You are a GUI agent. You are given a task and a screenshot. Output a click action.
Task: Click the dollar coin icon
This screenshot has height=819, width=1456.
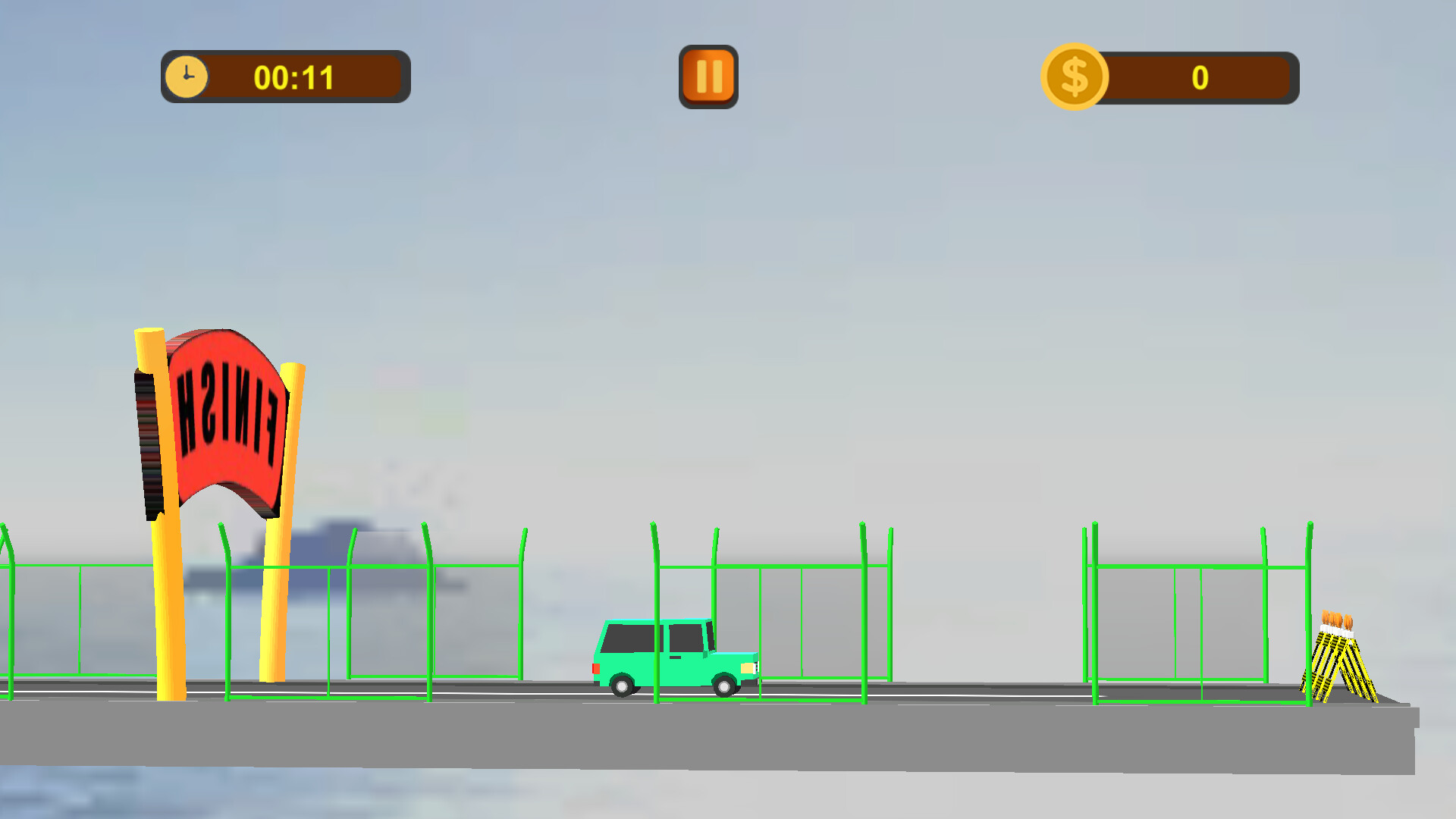(x=1072, y=76)
